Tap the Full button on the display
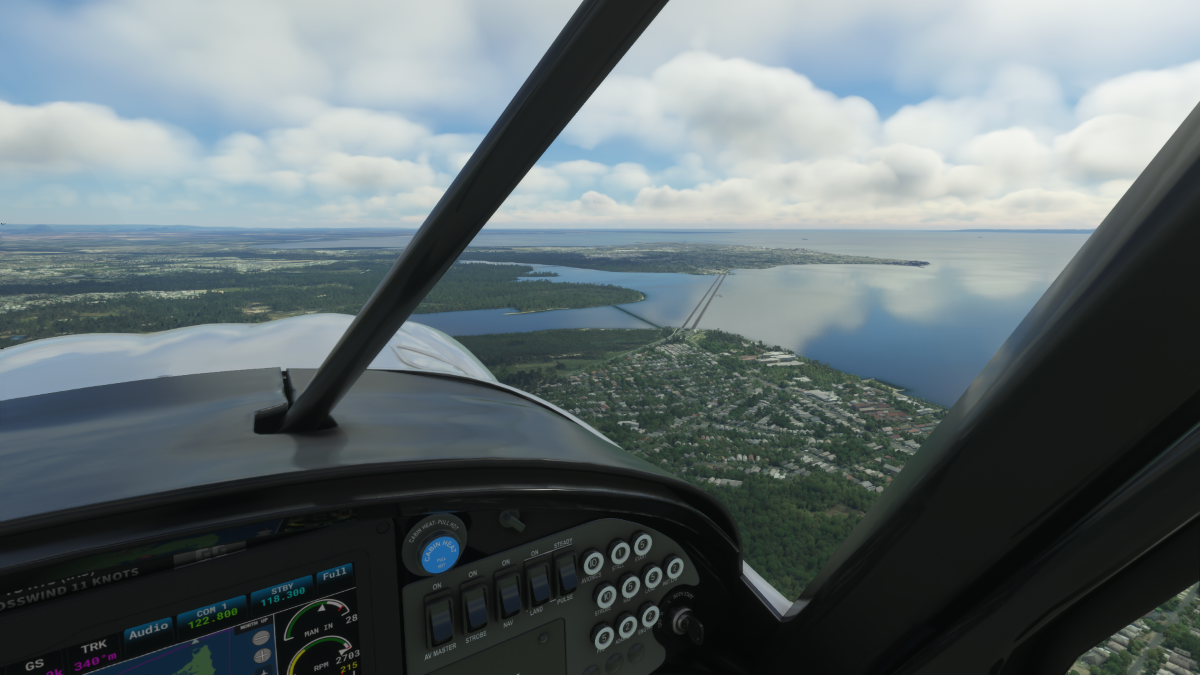The height and width of the screenshot is (675, 1200). (x=334, y=575)
